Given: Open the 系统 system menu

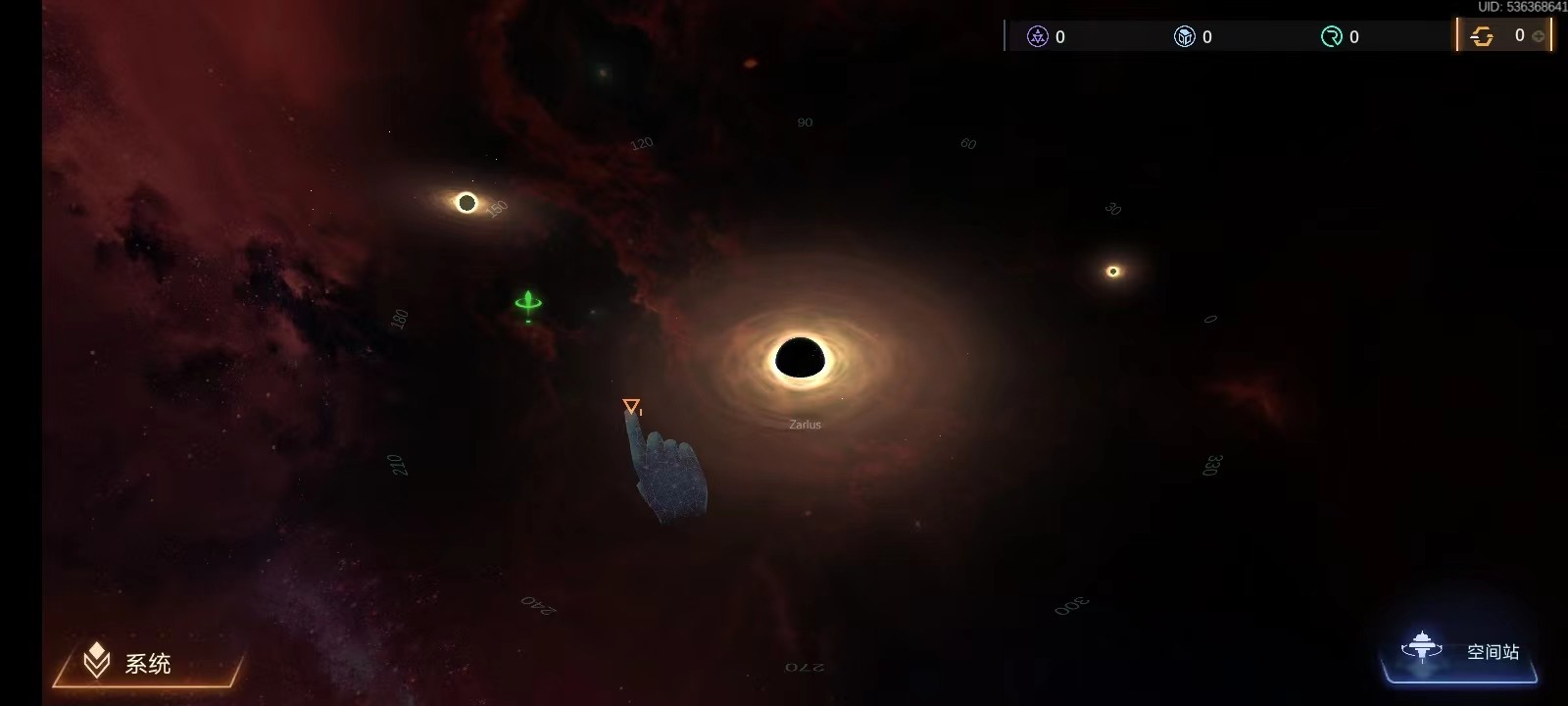Looking at the screenshot, I should 145,663.
